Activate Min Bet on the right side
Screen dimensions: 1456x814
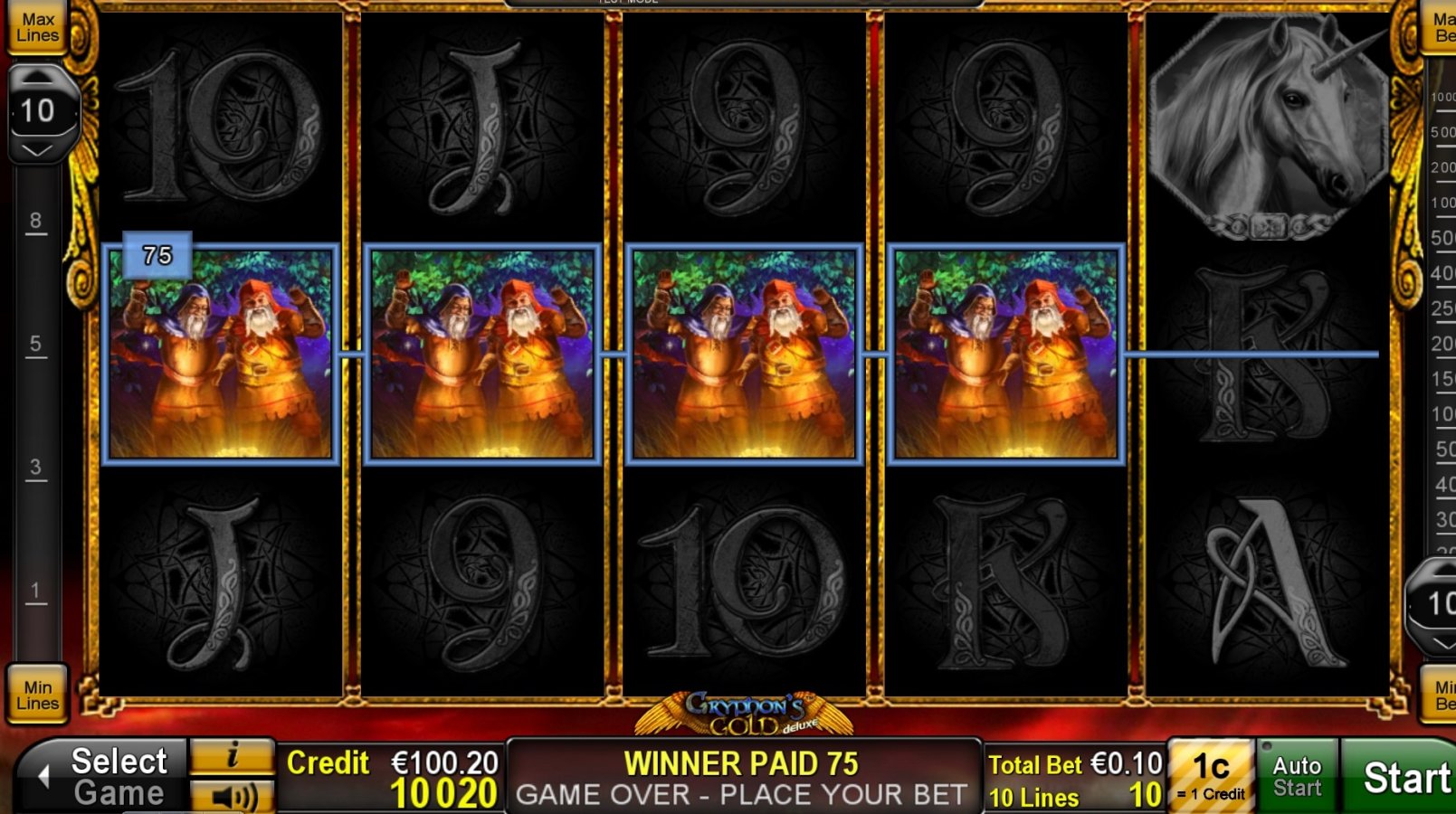coord(1445,696)
